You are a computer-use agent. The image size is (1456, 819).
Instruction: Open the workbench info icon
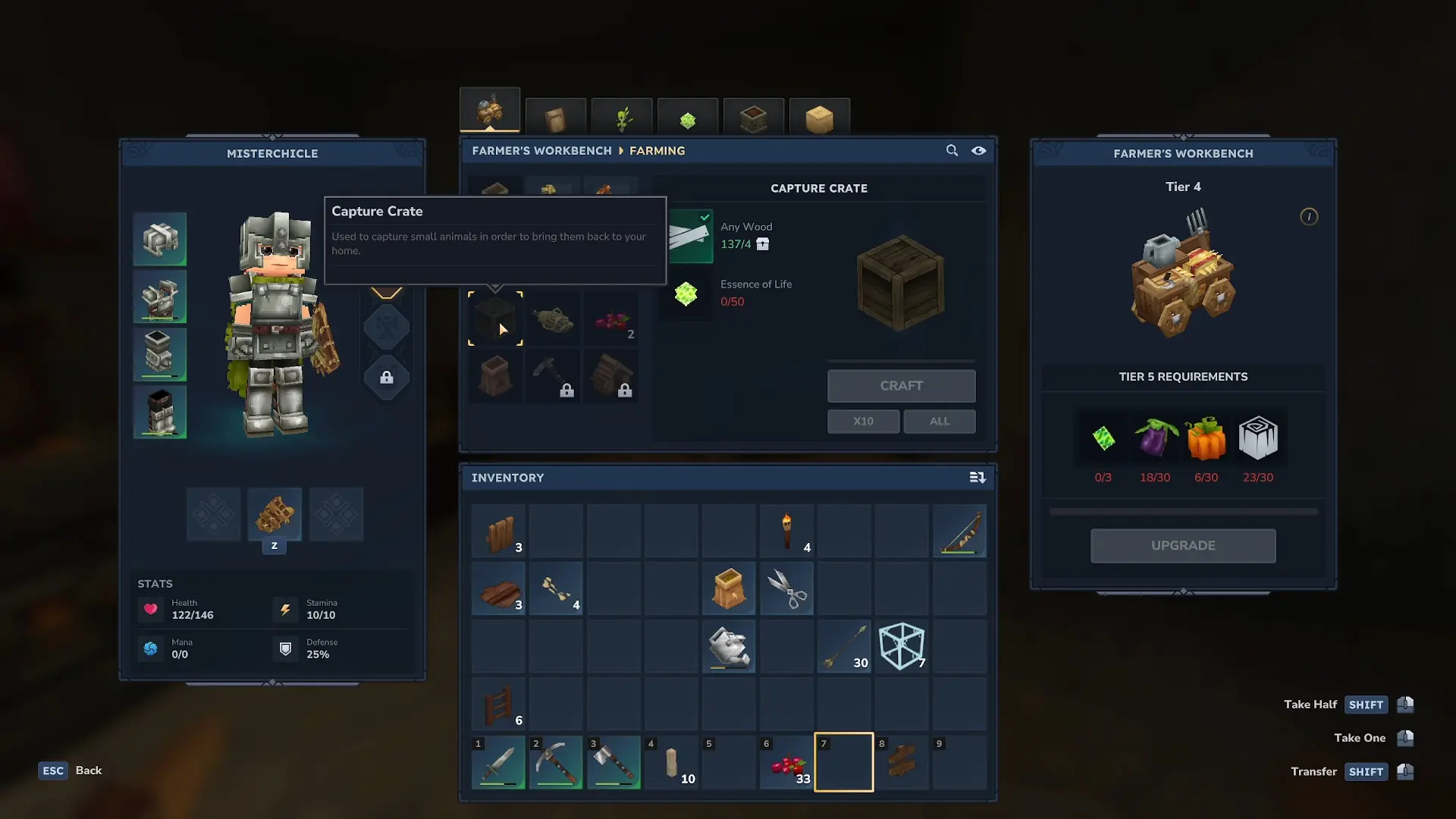pyautogui.click(x=1308, y=217)
